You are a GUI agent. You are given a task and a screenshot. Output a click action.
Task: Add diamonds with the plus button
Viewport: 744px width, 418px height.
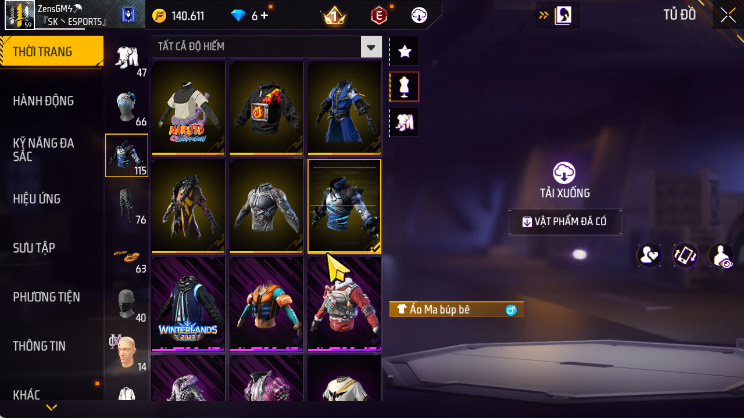(266, 16)
